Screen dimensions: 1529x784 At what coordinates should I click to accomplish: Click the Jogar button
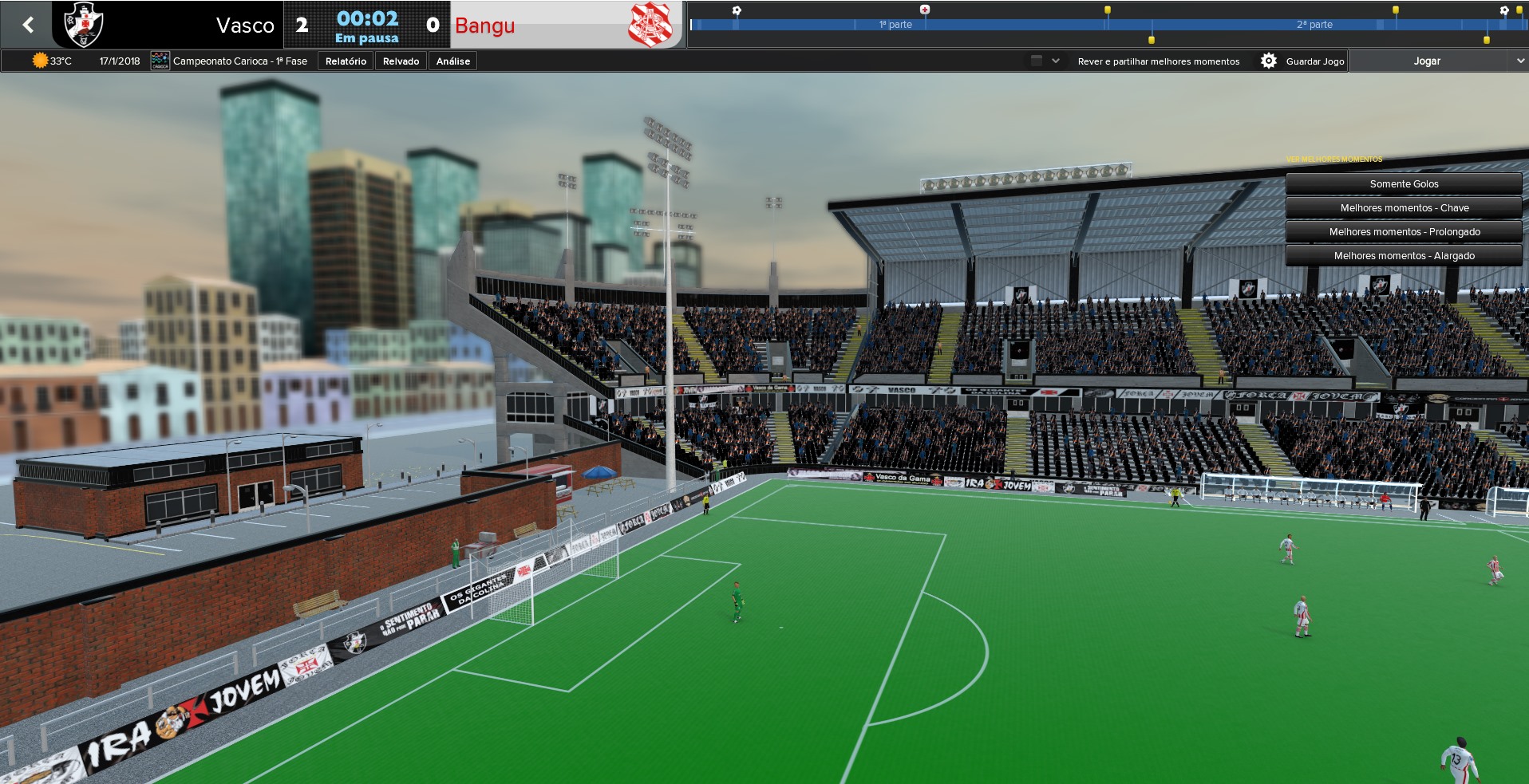pyautogui.click(x=1427, y=61)
